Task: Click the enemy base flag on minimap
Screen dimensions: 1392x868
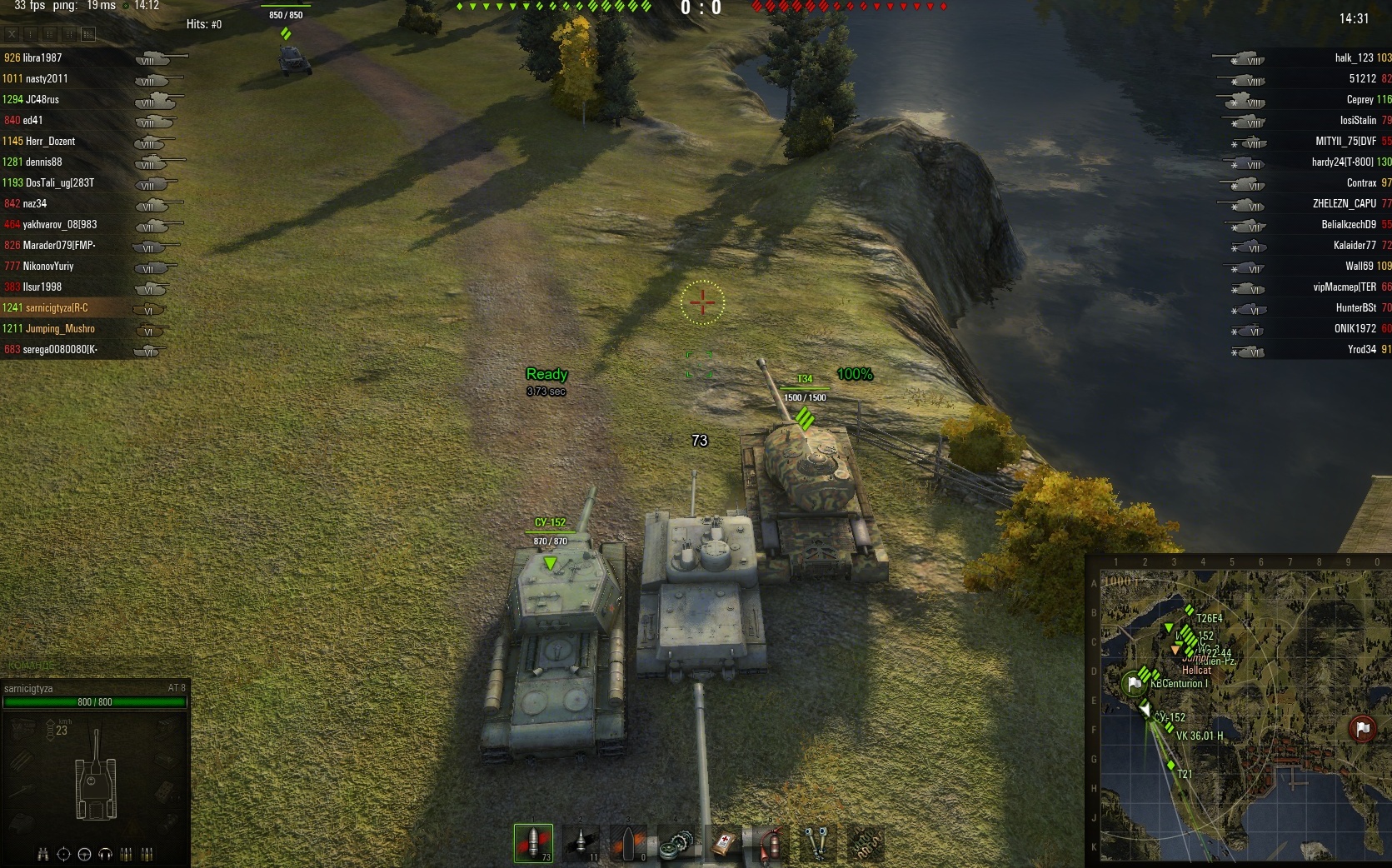Action: [1362, 729]
